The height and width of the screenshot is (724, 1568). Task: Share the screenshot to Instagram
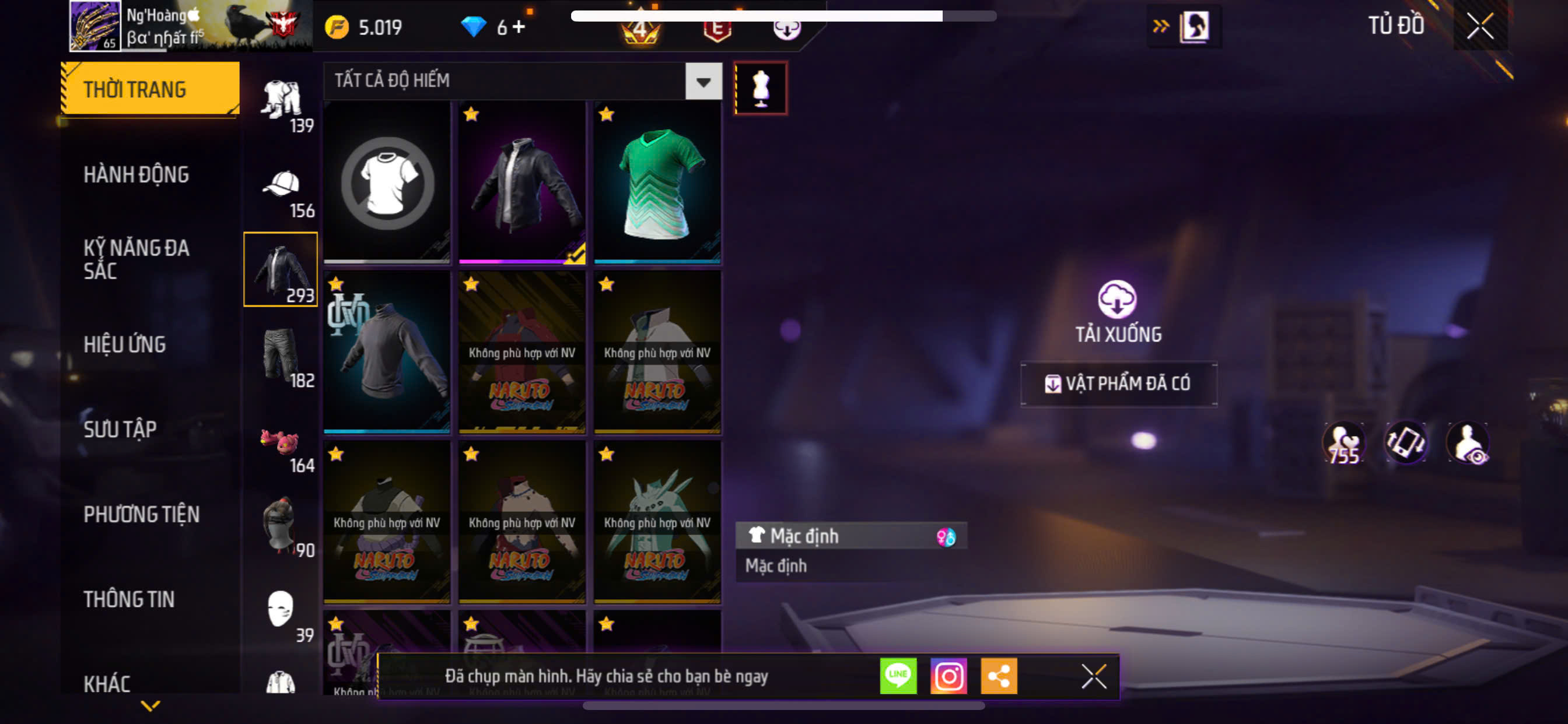pyautogui.click(x=949, y=676)
